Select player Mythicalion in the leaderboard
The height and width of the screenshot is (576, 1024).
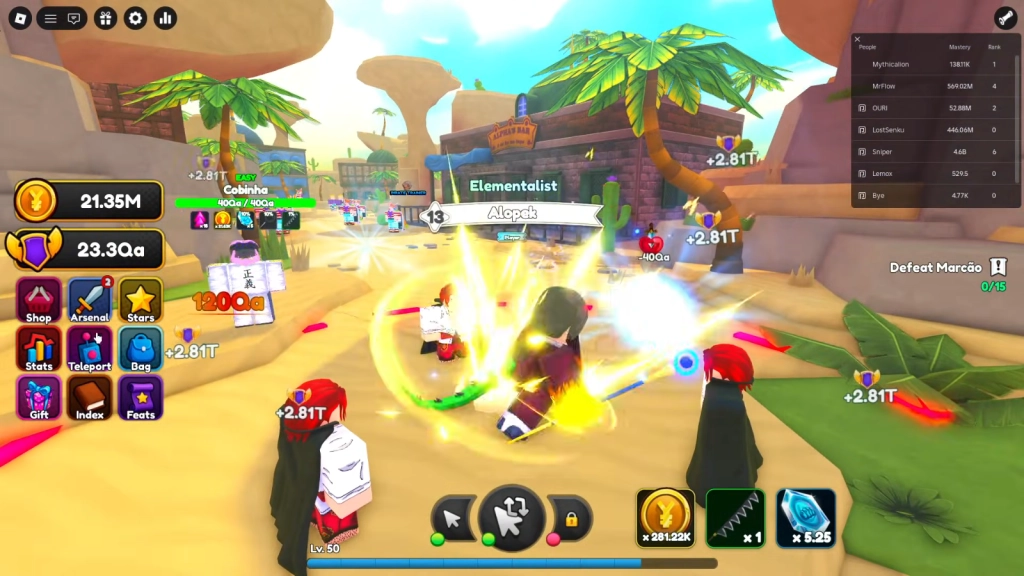pyautogui.click(x=890, y=64)
